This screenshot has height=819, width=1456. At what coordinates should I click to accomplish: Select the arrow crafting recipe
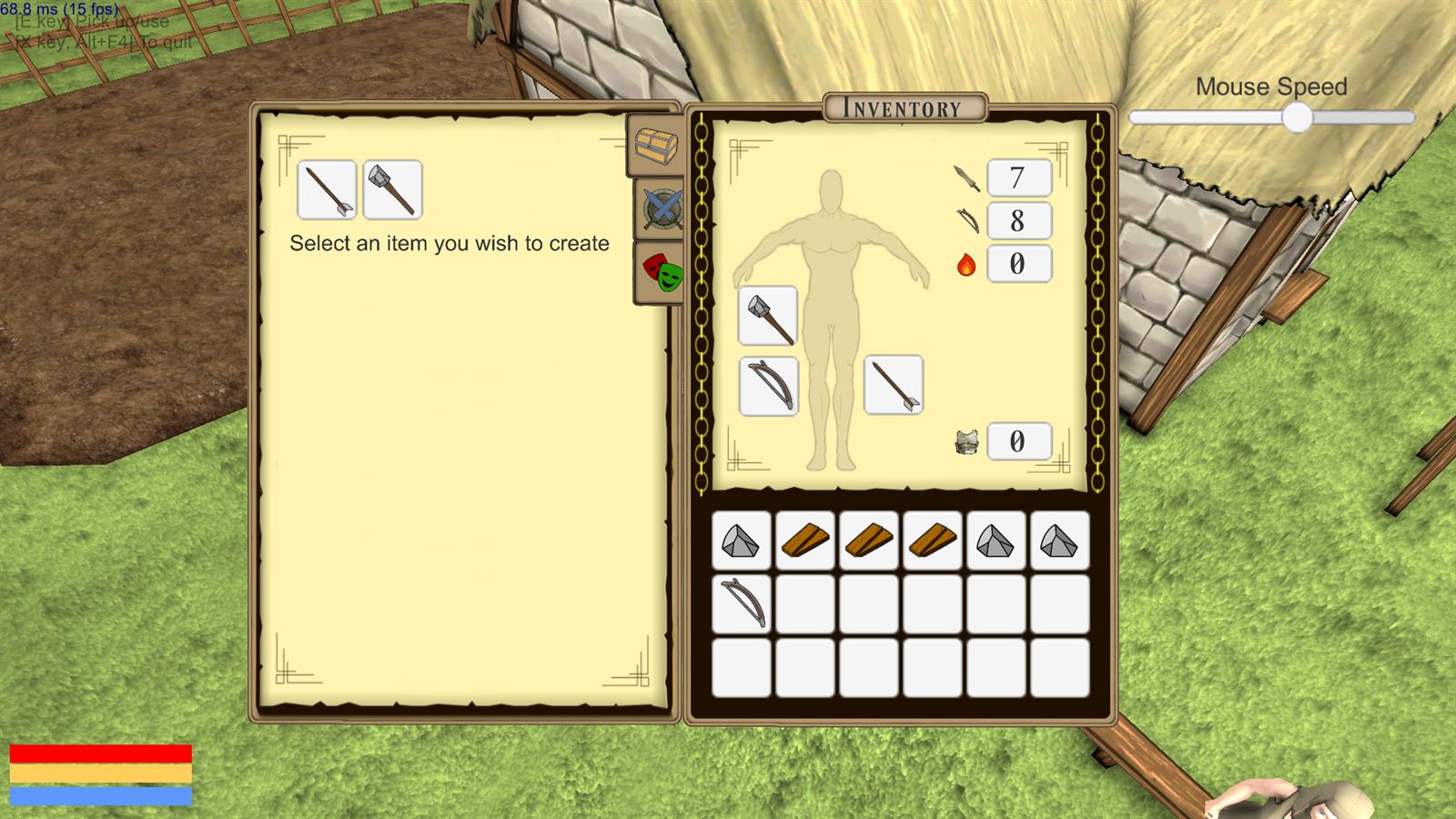click(325, 190)
